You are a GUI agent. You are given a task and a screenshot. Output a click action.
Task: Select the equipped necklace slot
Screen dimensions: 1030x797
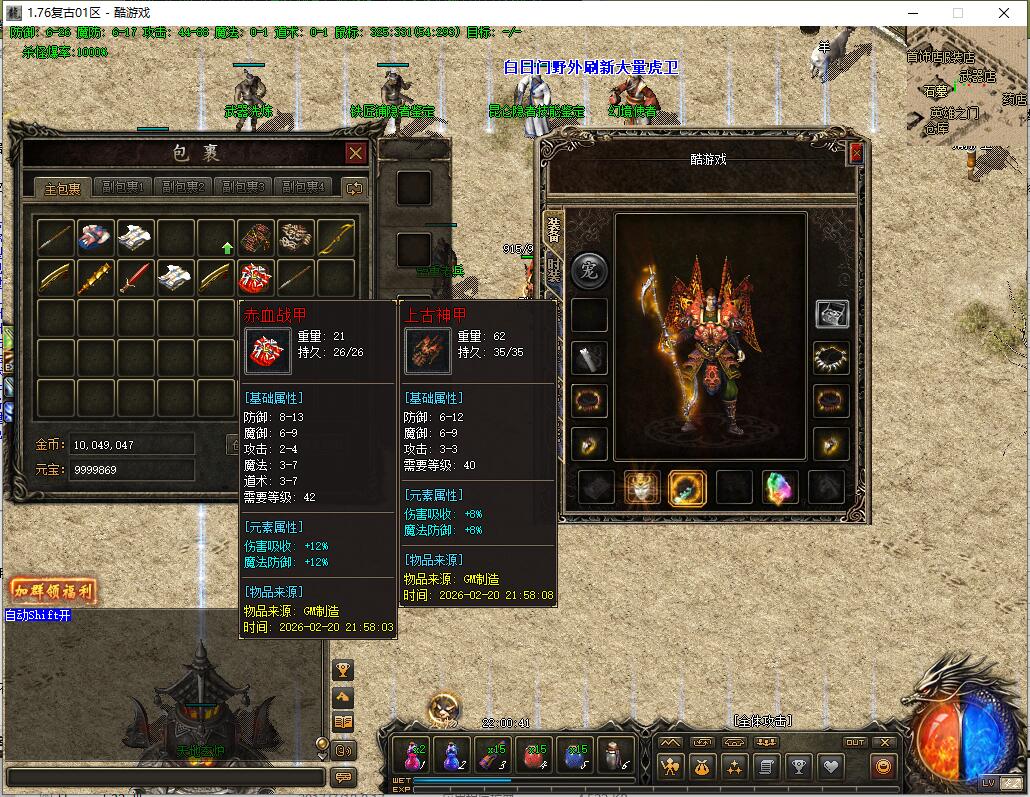tap(830, 357)
